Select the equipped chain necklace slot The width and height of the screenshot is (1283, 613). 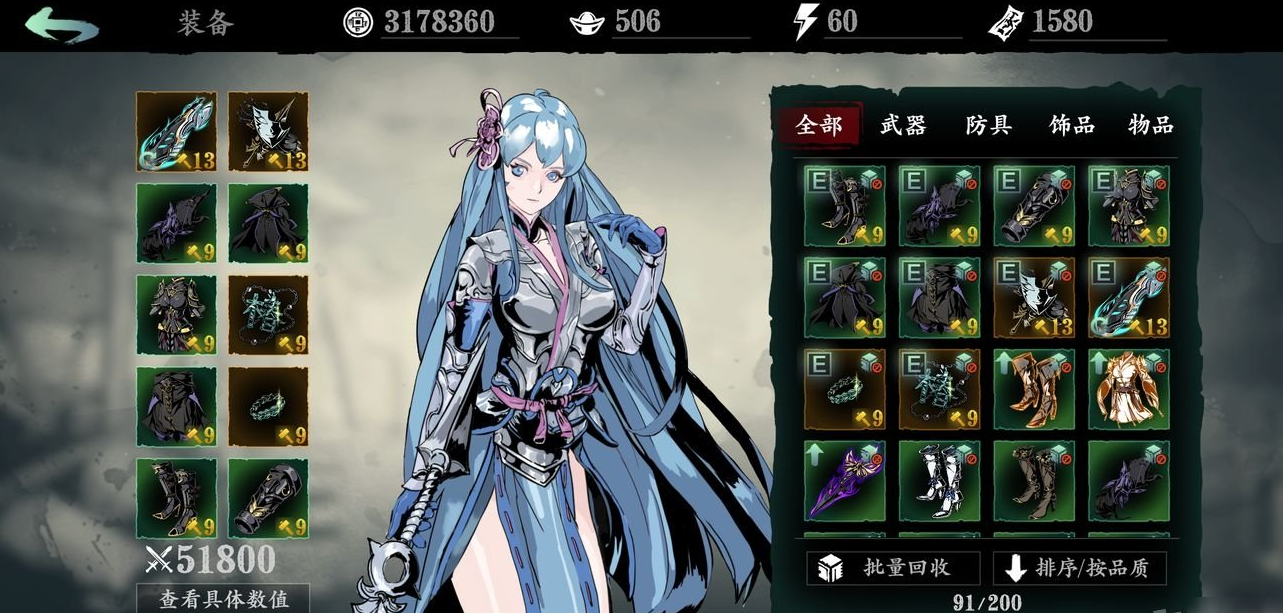[268, 315]
